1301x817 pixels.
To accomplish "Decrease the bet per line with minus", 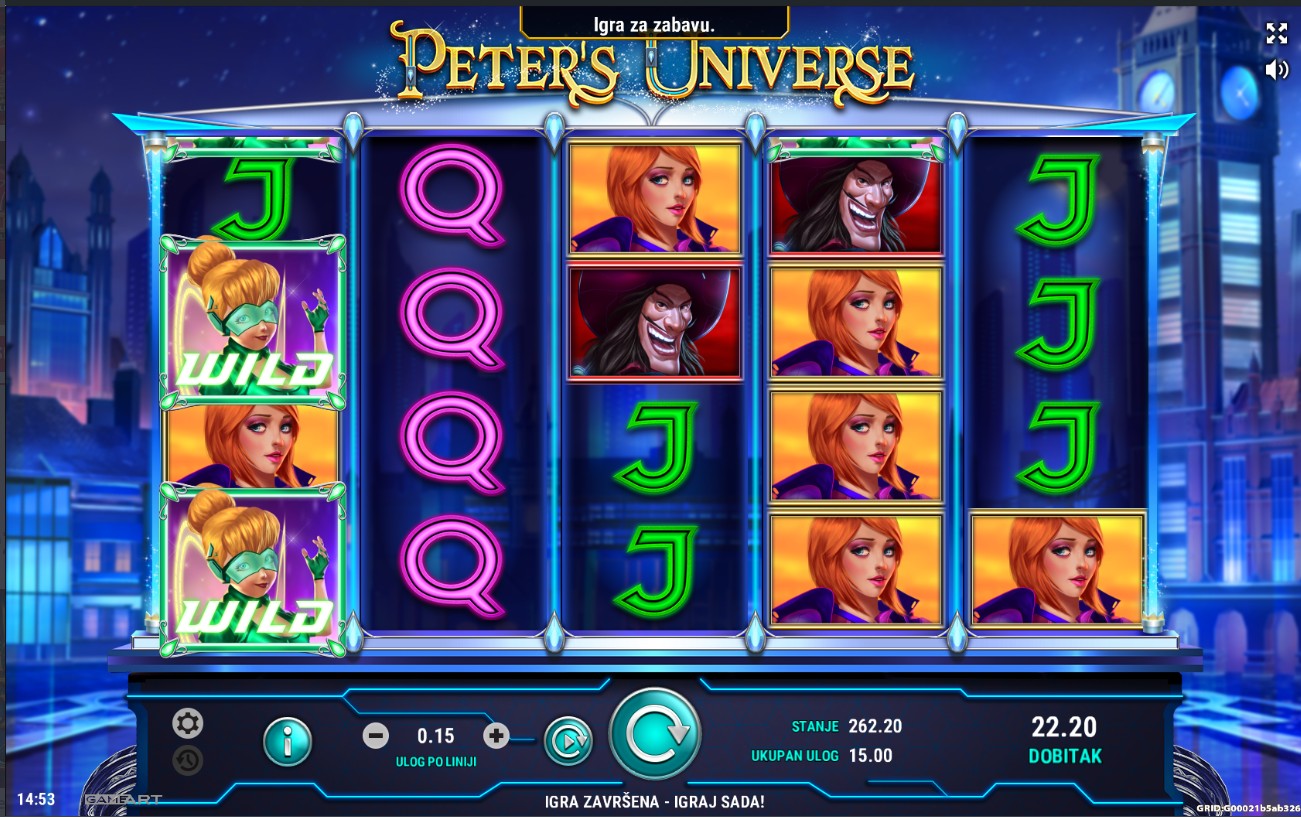I will tap(376, 737).
